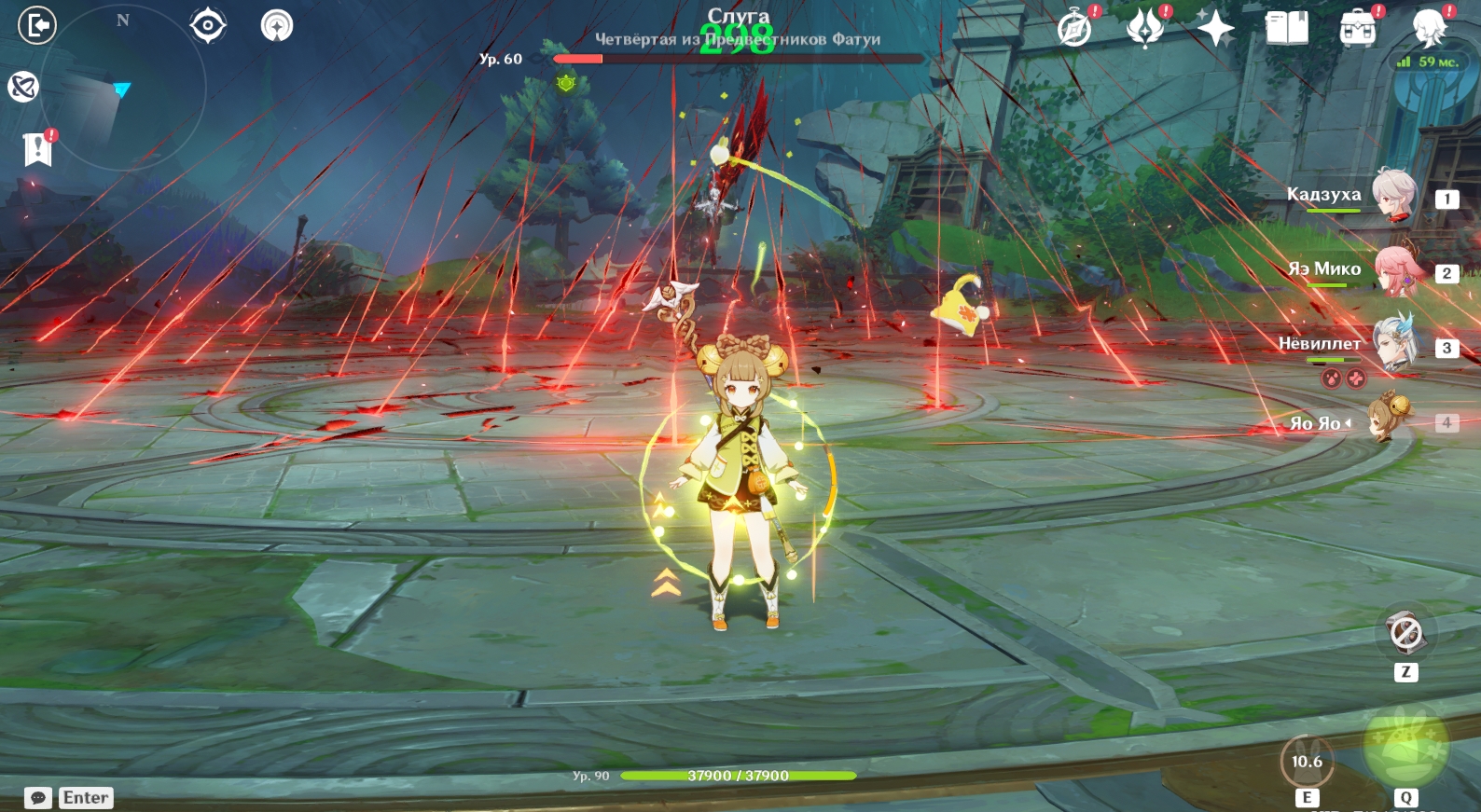Switch to party member Яэ Мико
1481x812 pixels.
point(1398,270)
